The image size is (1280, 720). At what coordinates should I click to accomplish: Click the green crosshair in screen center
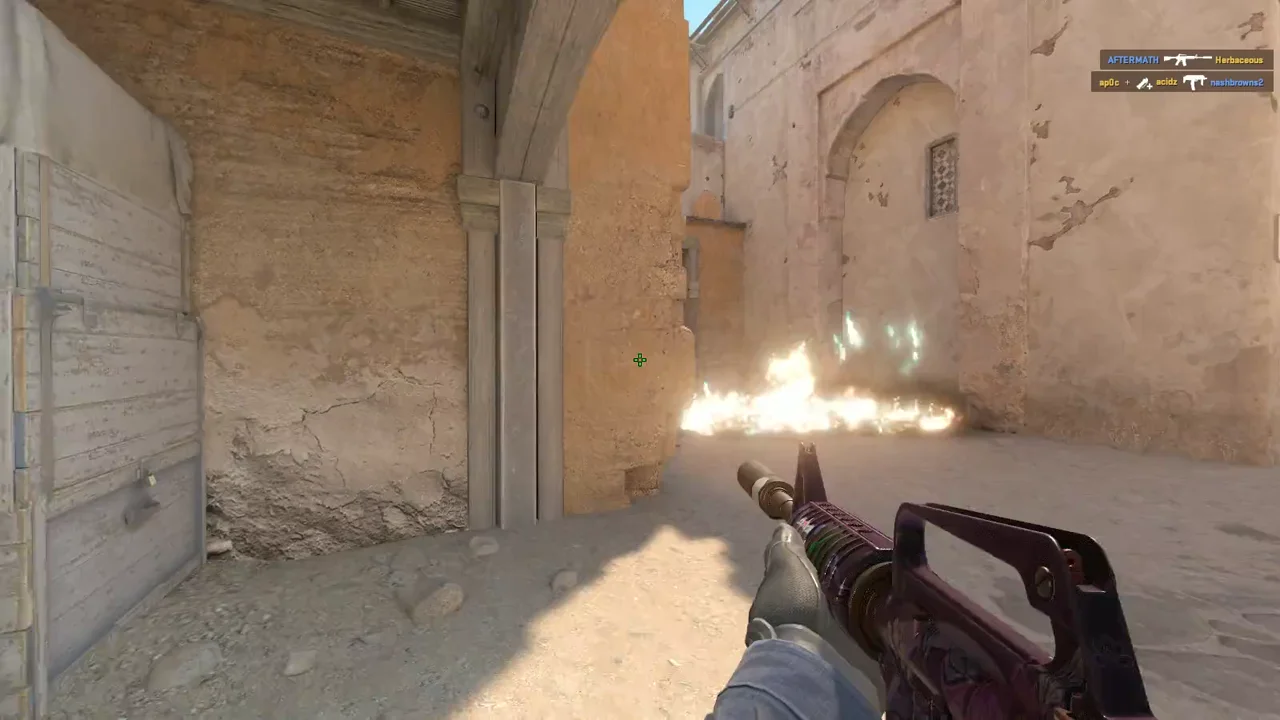[640, 360]
